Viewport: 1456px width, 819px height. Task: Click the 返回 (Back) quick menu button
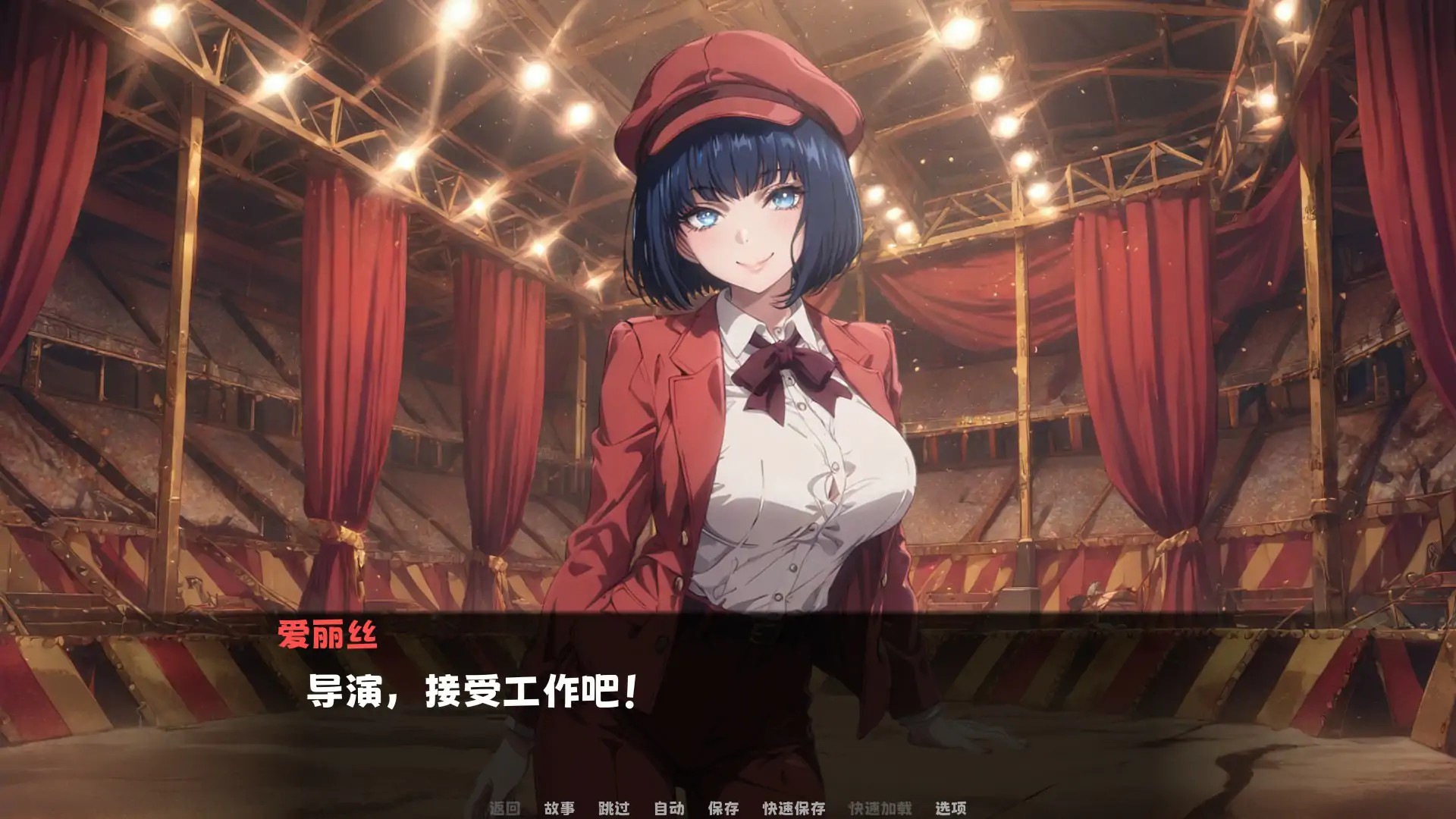click(x=504, y=808)
